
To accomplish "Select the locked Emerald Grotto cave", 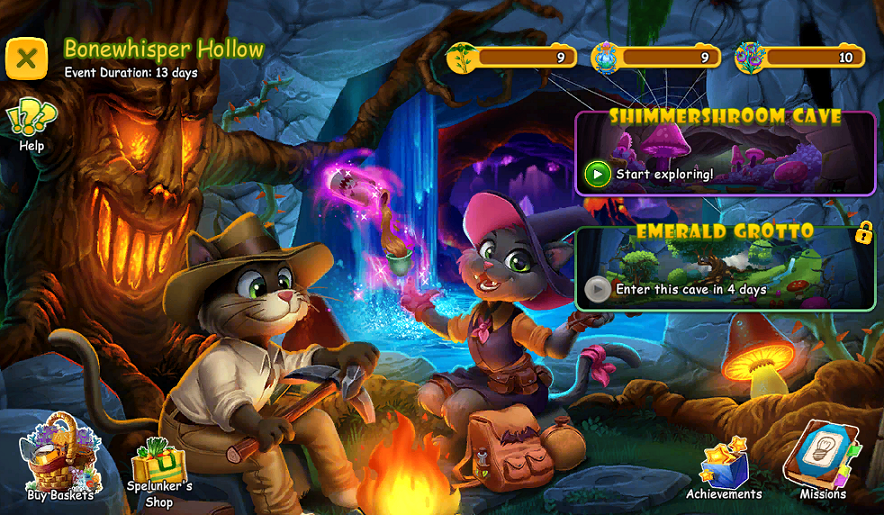I will pyautogui.click(x=725, y=267).
